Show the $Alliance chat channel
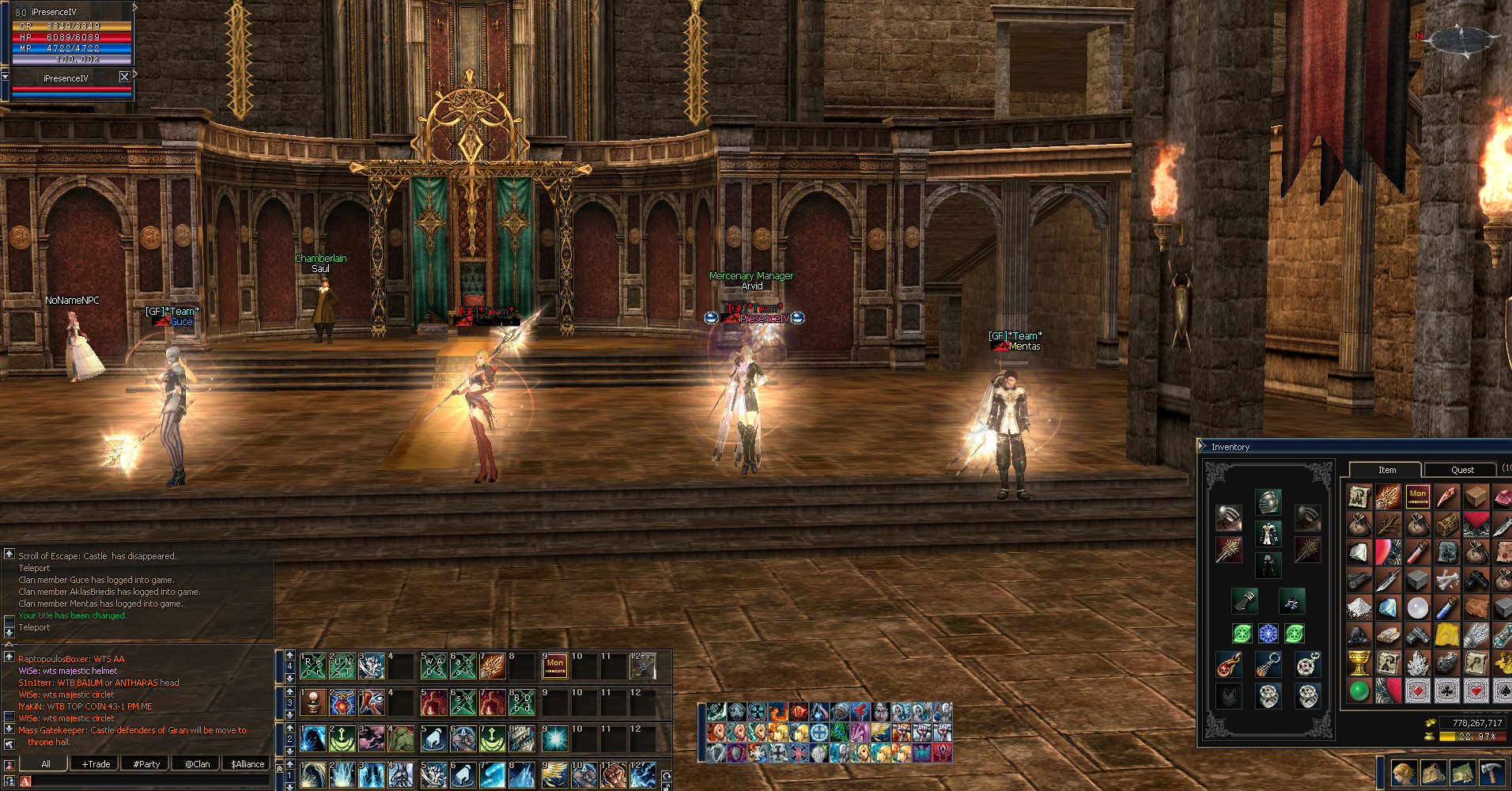Image resolution: width=1512 pixels, height=791 pixels. point(248,764)
